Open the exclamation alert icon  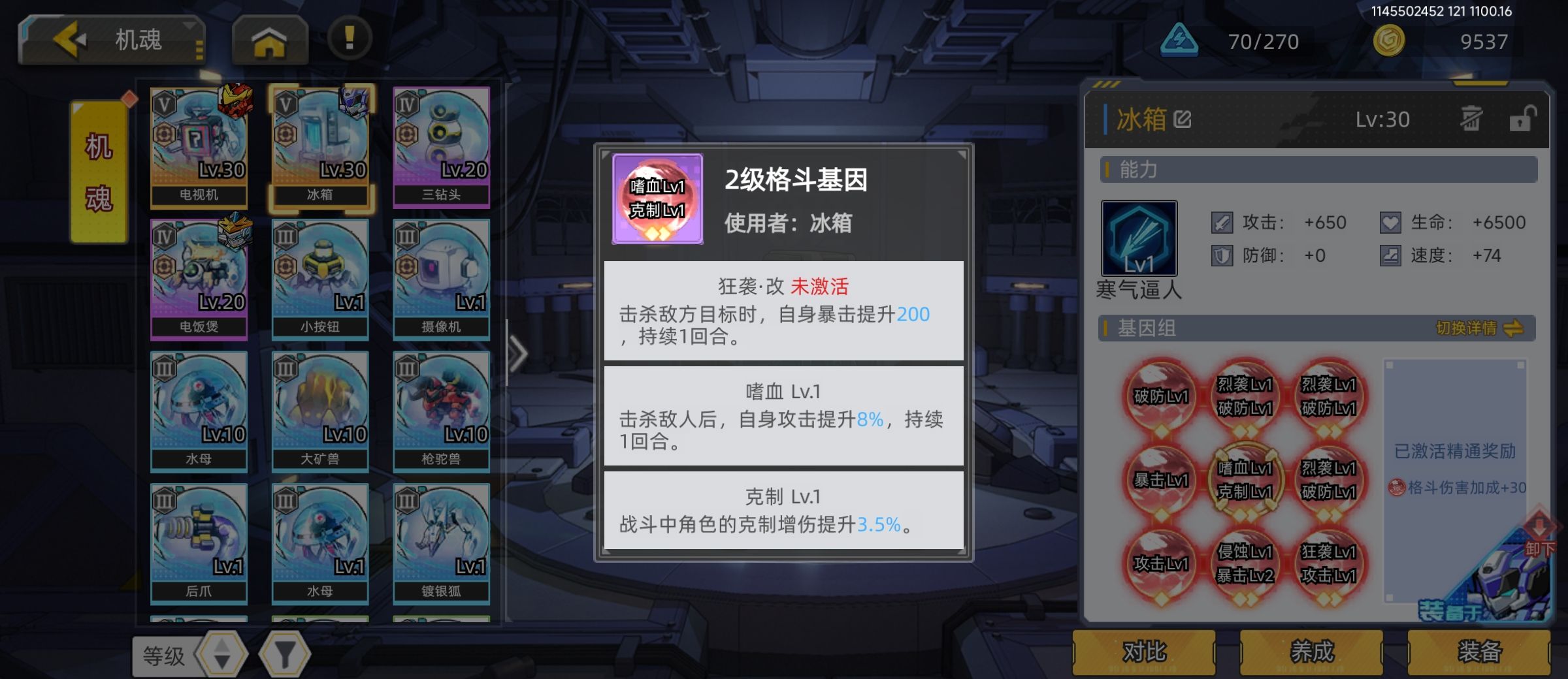349,39
